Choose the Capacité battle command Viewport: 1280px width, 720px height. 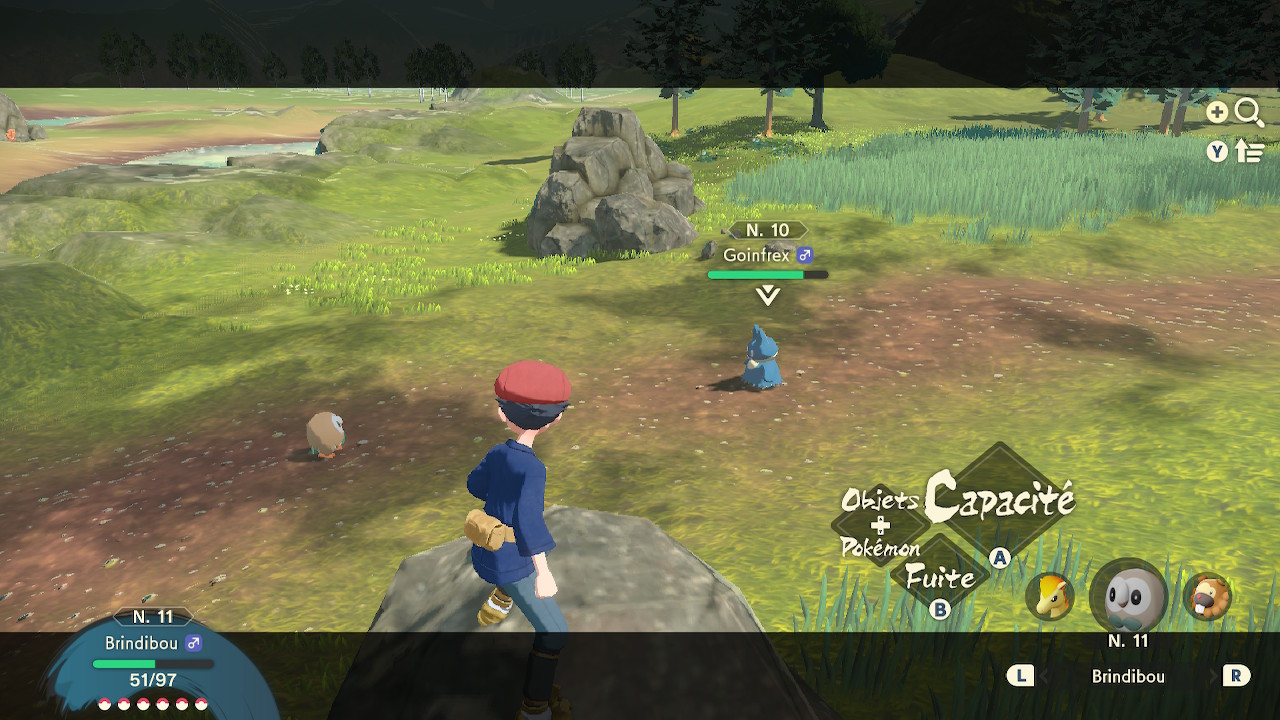(x=1000, y=499)
